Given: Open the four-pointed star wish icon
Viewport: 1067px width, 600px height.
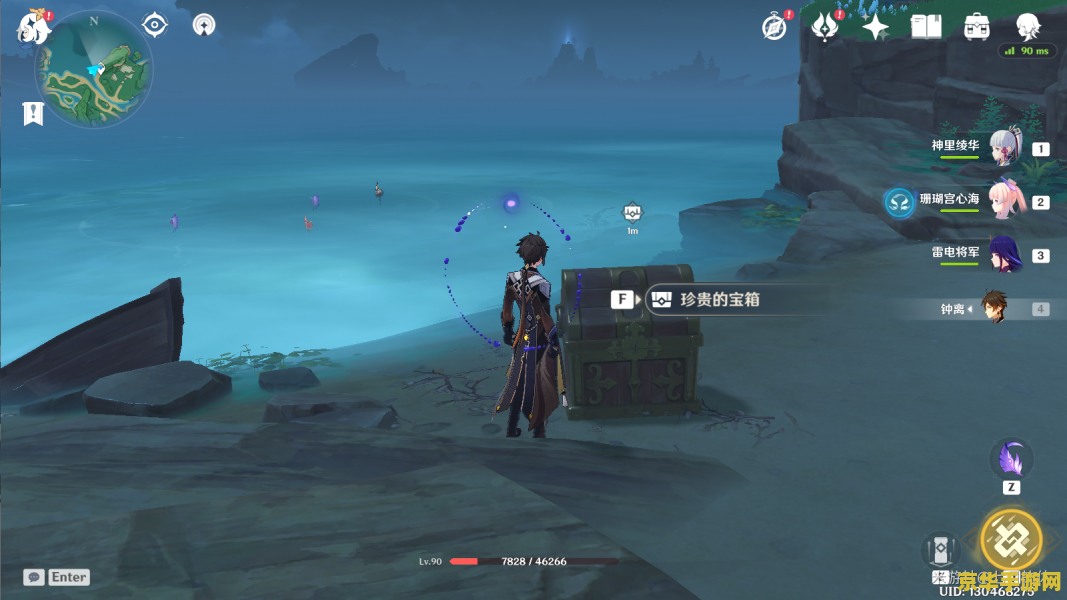Looking at the screenshot, I should pos(875,27).
